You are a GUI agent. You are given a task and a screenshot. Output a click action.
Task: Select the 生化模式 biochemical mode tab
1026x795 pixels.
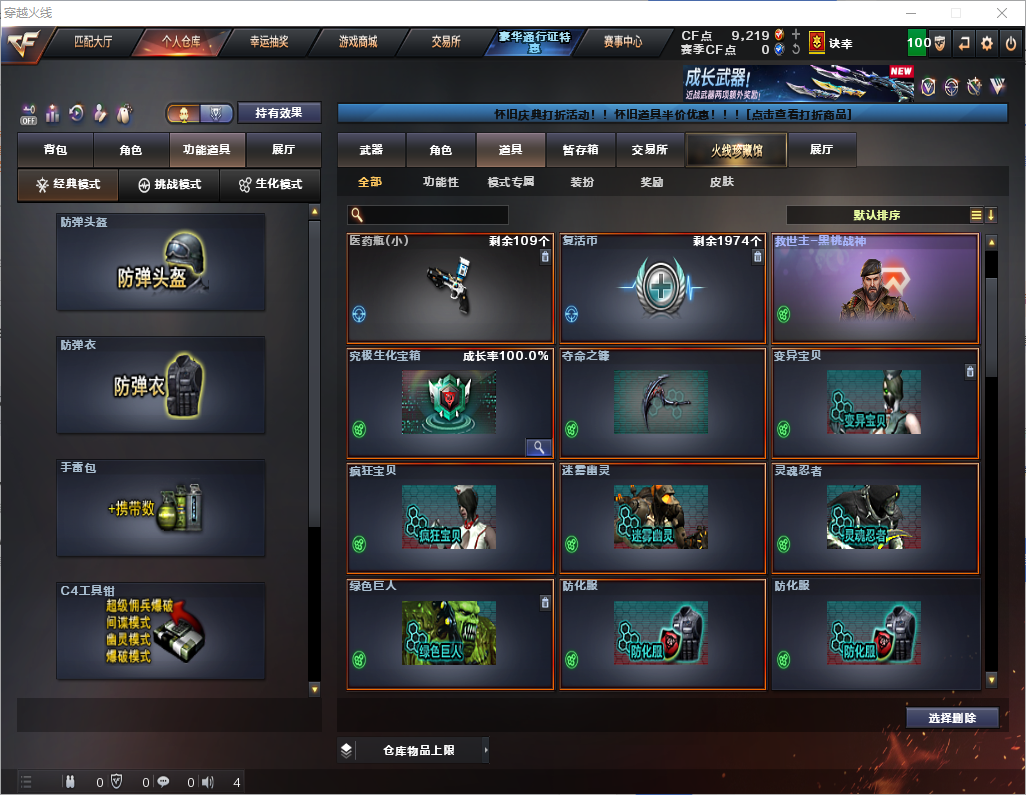point(270,185)
